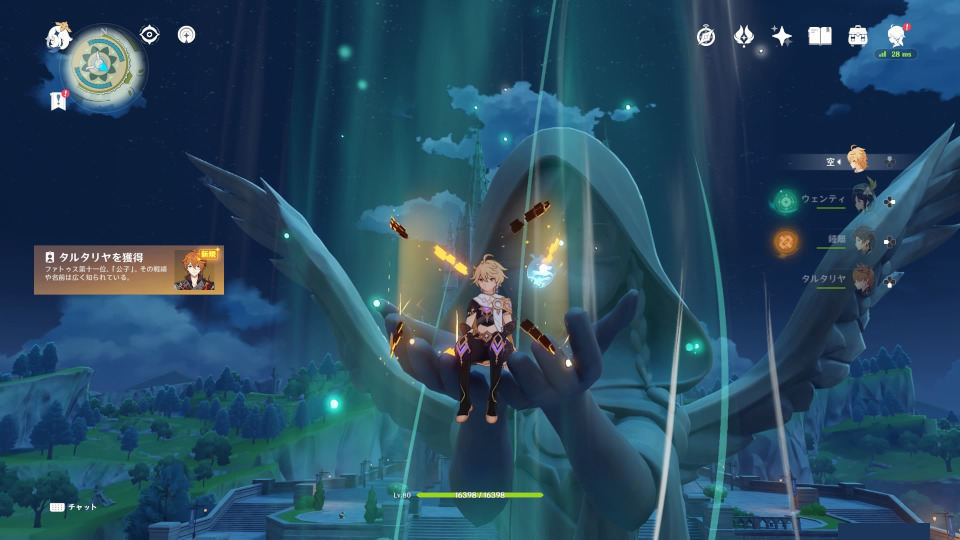Open the チャット chat box
Image resolution: width=960 pixels, height=540 pixels.
(x=74, y=507)
